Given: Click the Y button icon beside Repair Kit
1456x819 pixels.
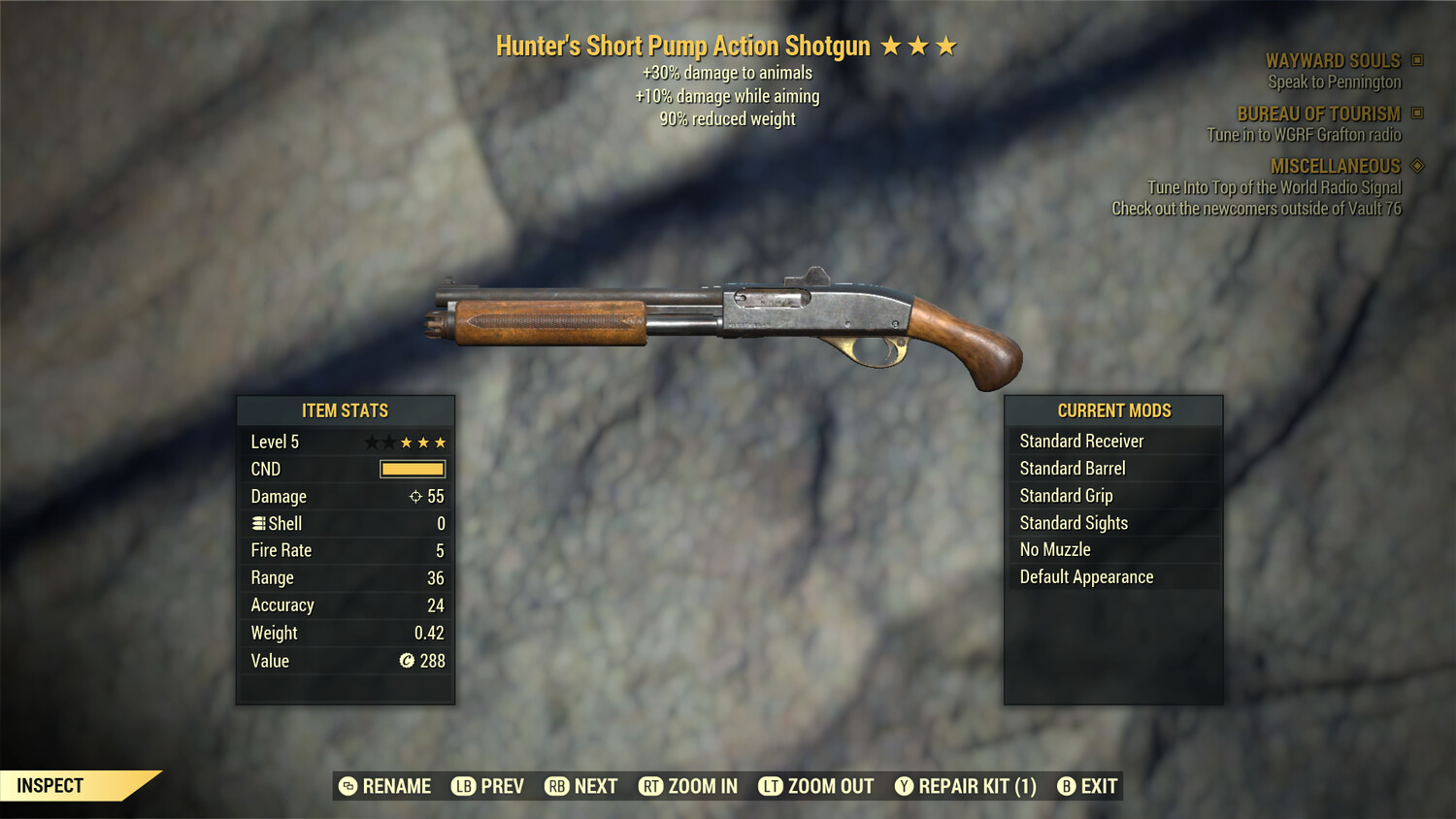Looking at the screenshot, I should pos(903,786).
